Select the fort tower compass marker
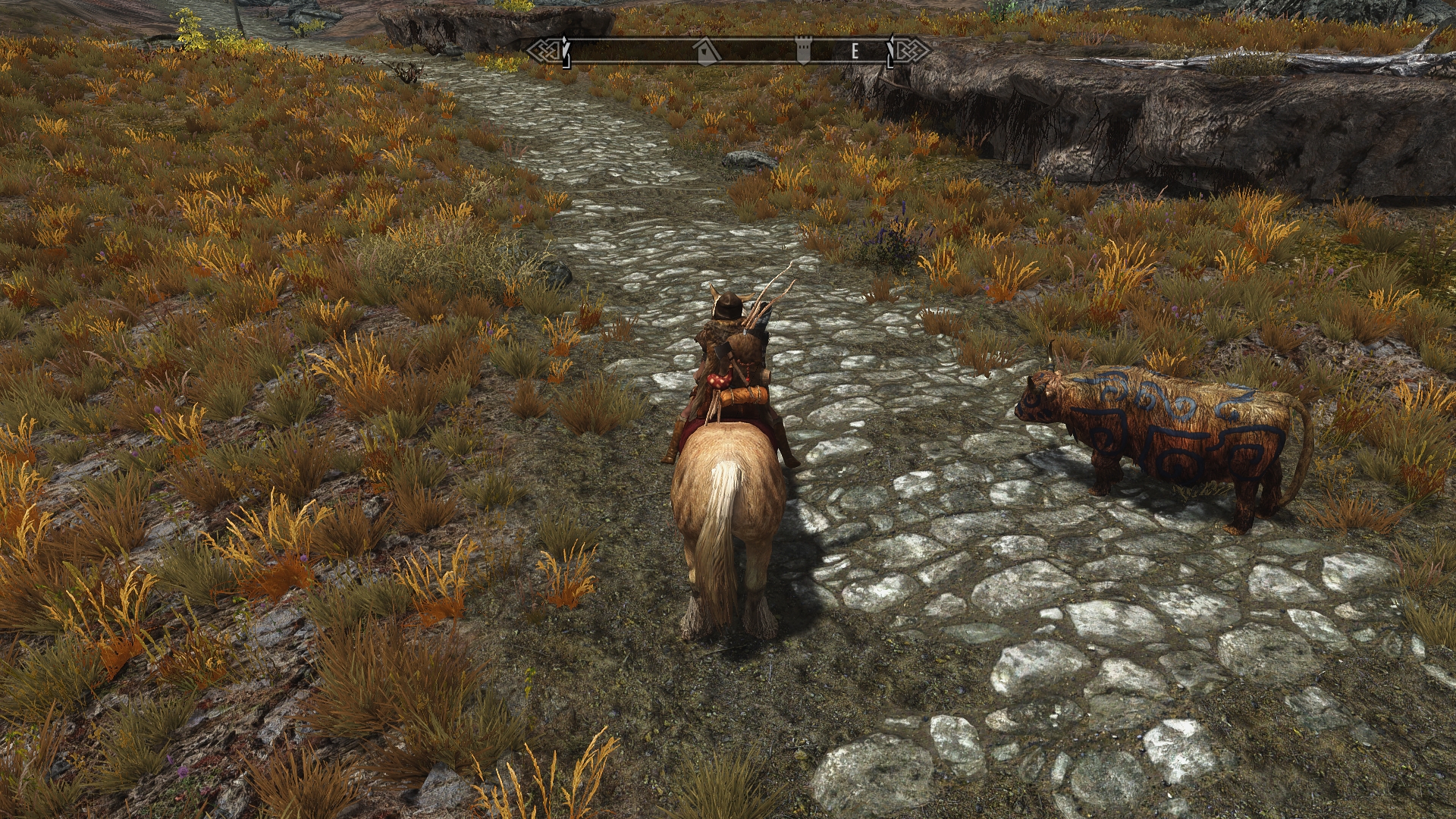Screen dimensions: 1456x819 point(803,52)
